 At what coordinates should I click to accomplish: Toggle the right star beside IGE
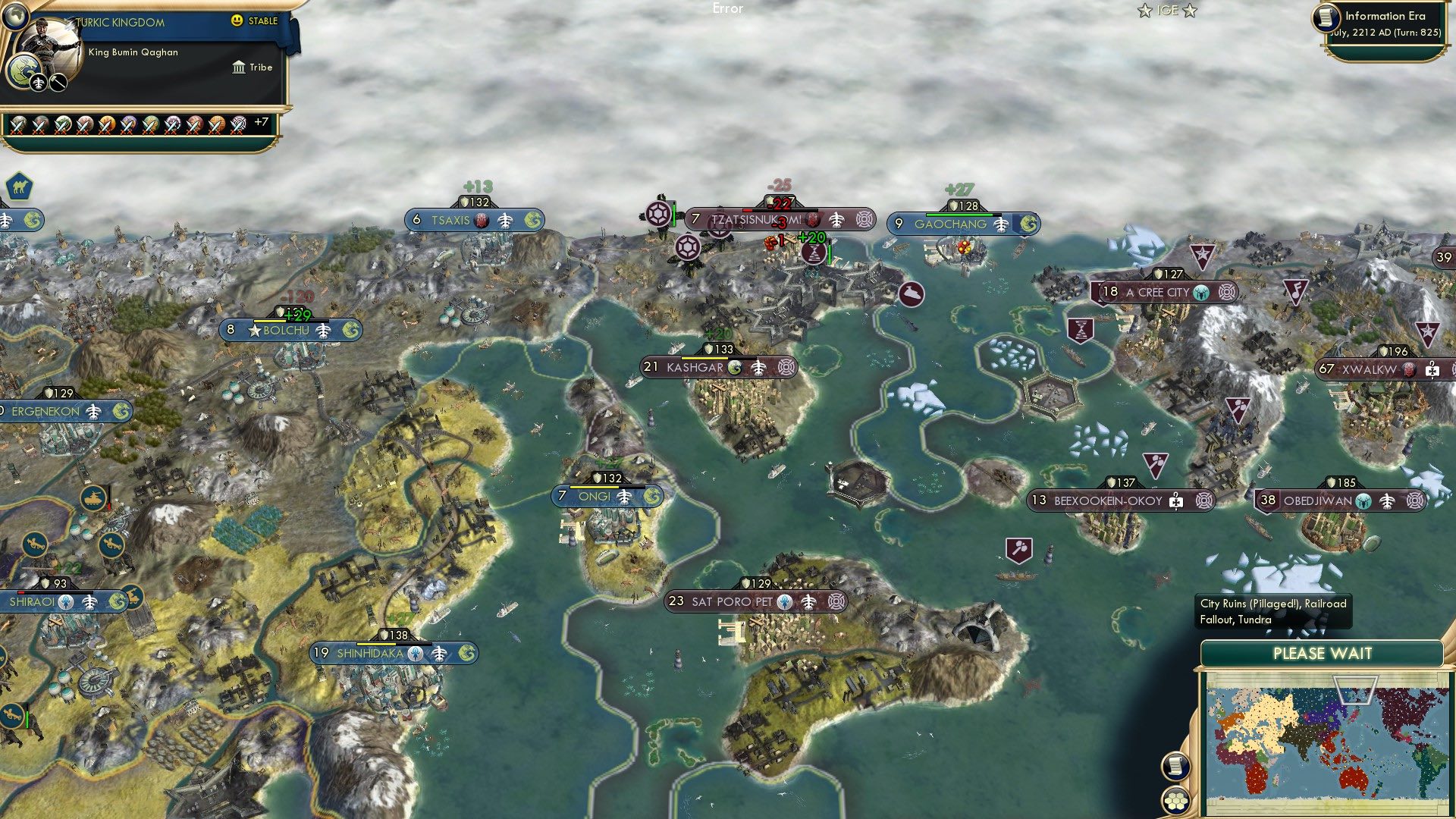pos(1191,11)
